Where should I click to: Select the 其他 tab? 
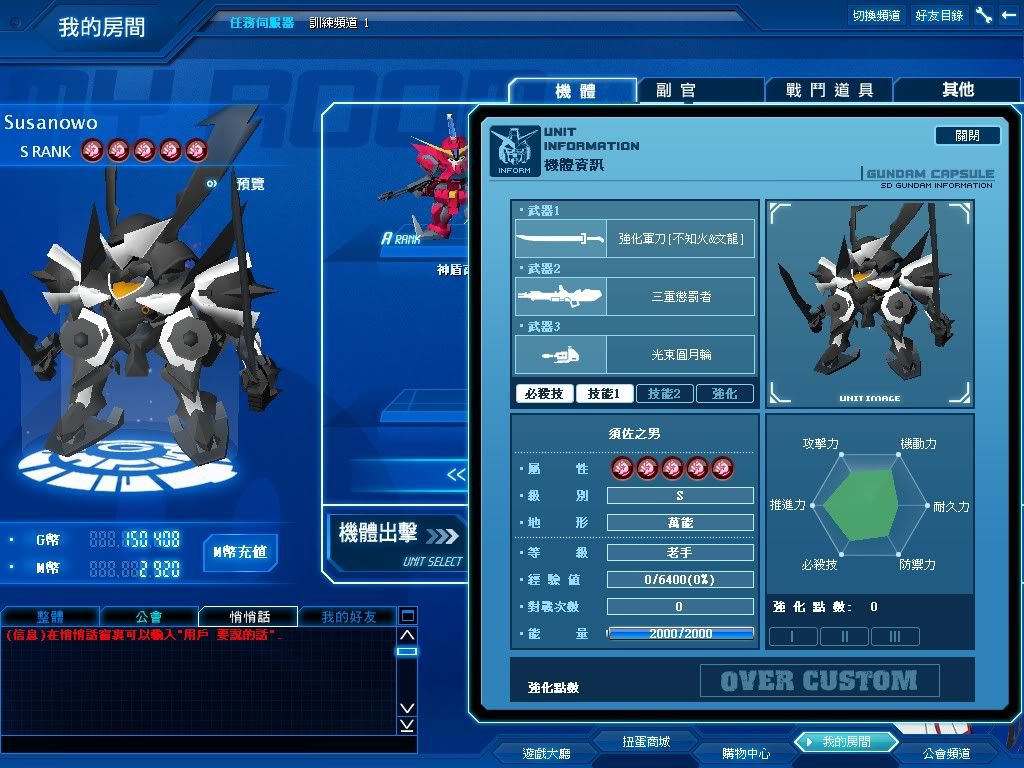point(957,90)
